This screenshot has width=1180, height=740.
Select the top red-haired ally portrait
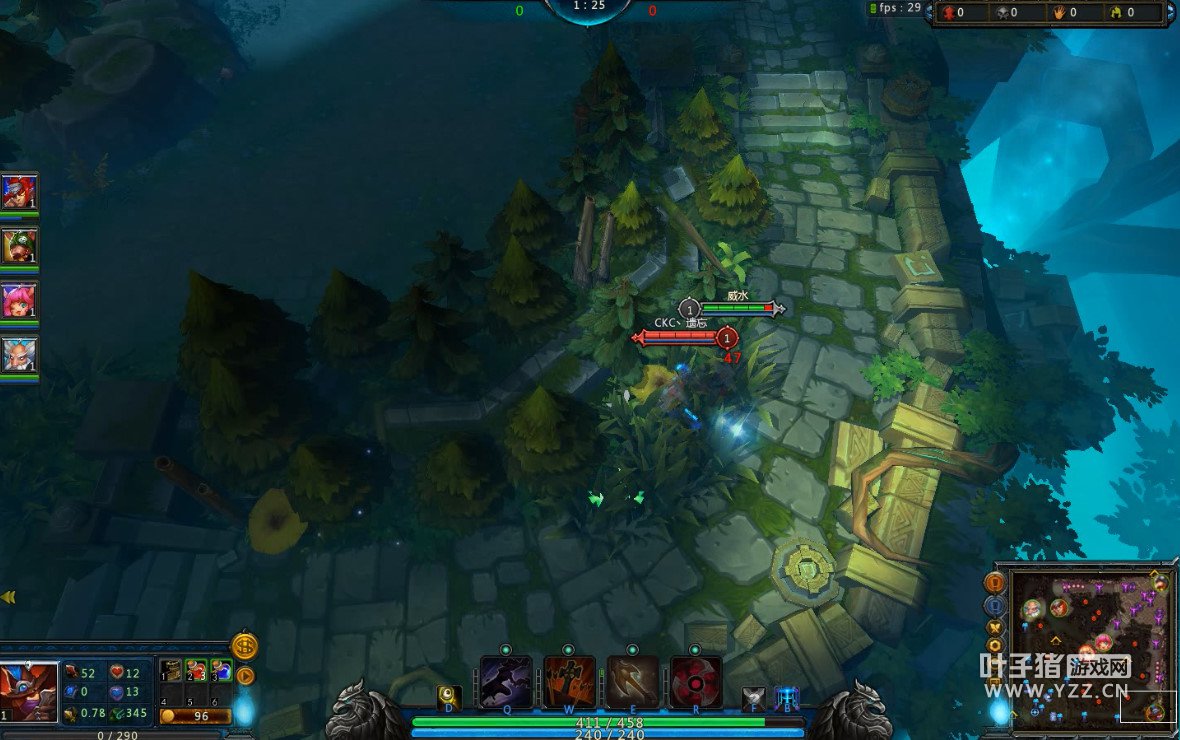(19, 191)
